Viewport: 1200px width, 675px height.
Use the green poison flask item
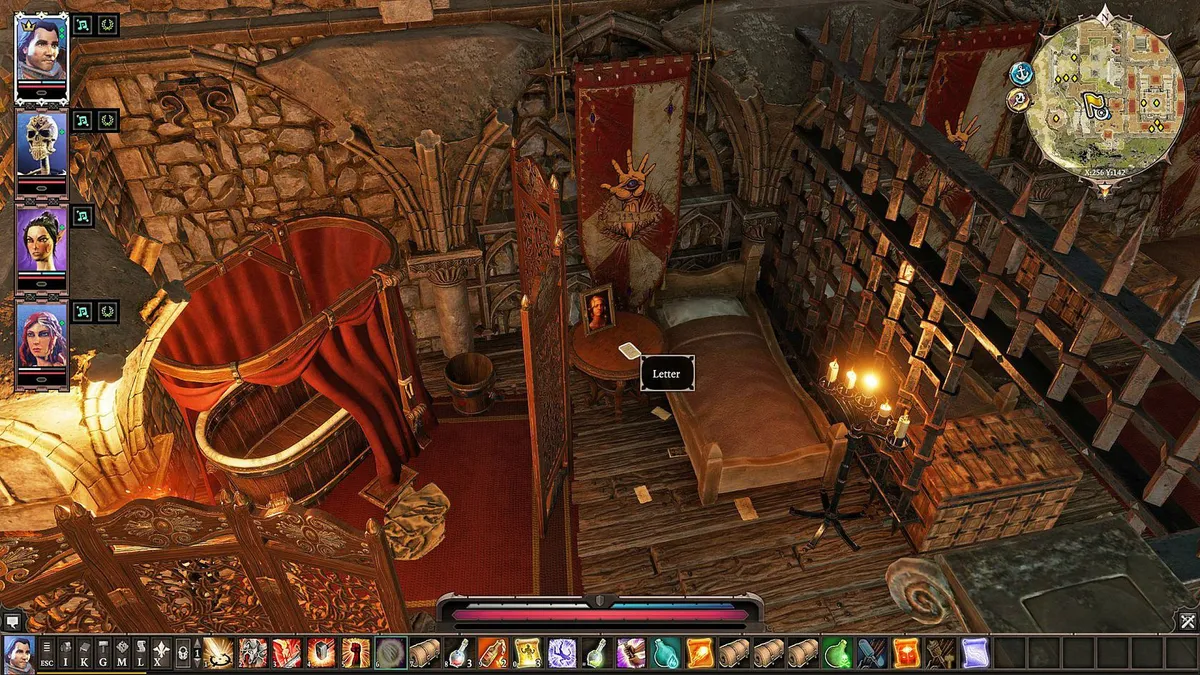click(x=837, y=653)
